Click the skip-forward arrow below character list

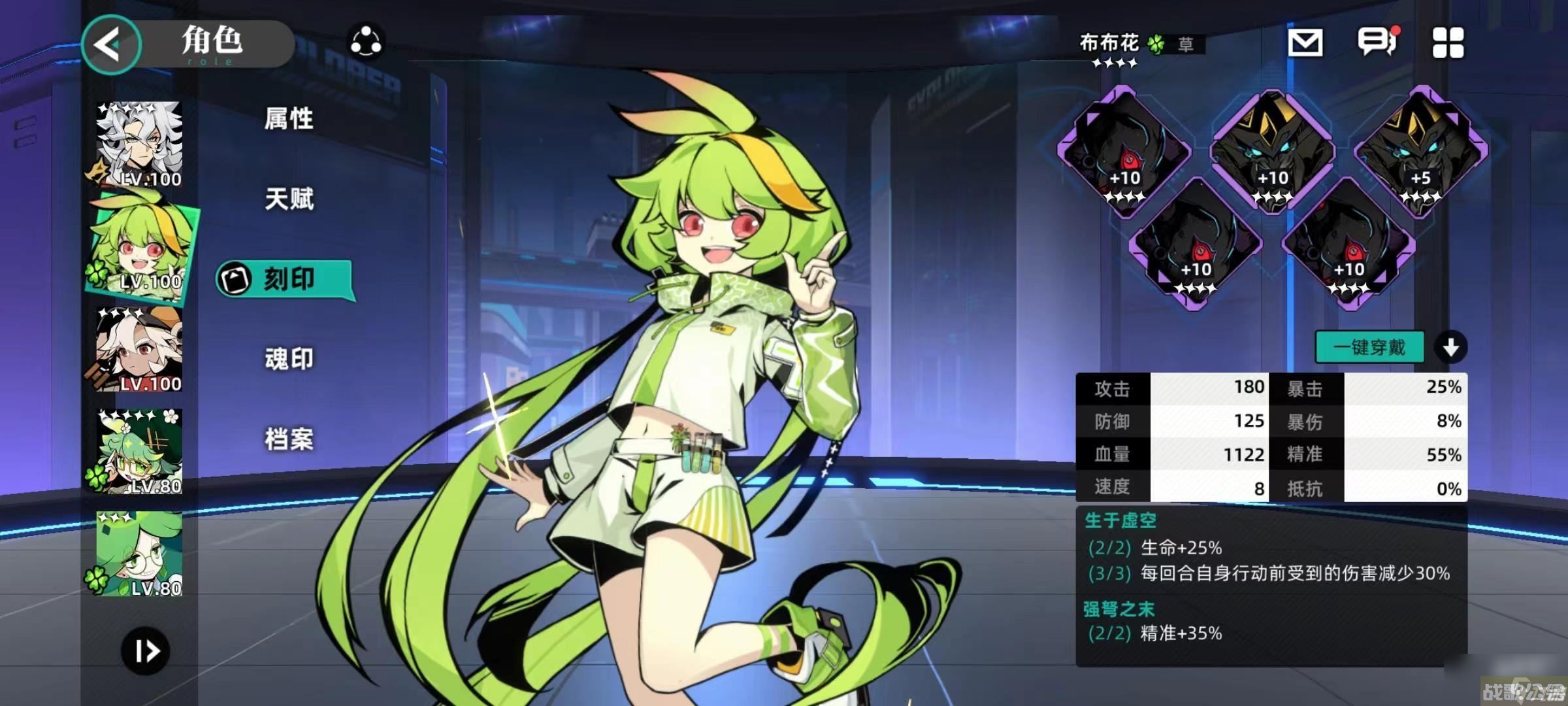click(145, 650)
